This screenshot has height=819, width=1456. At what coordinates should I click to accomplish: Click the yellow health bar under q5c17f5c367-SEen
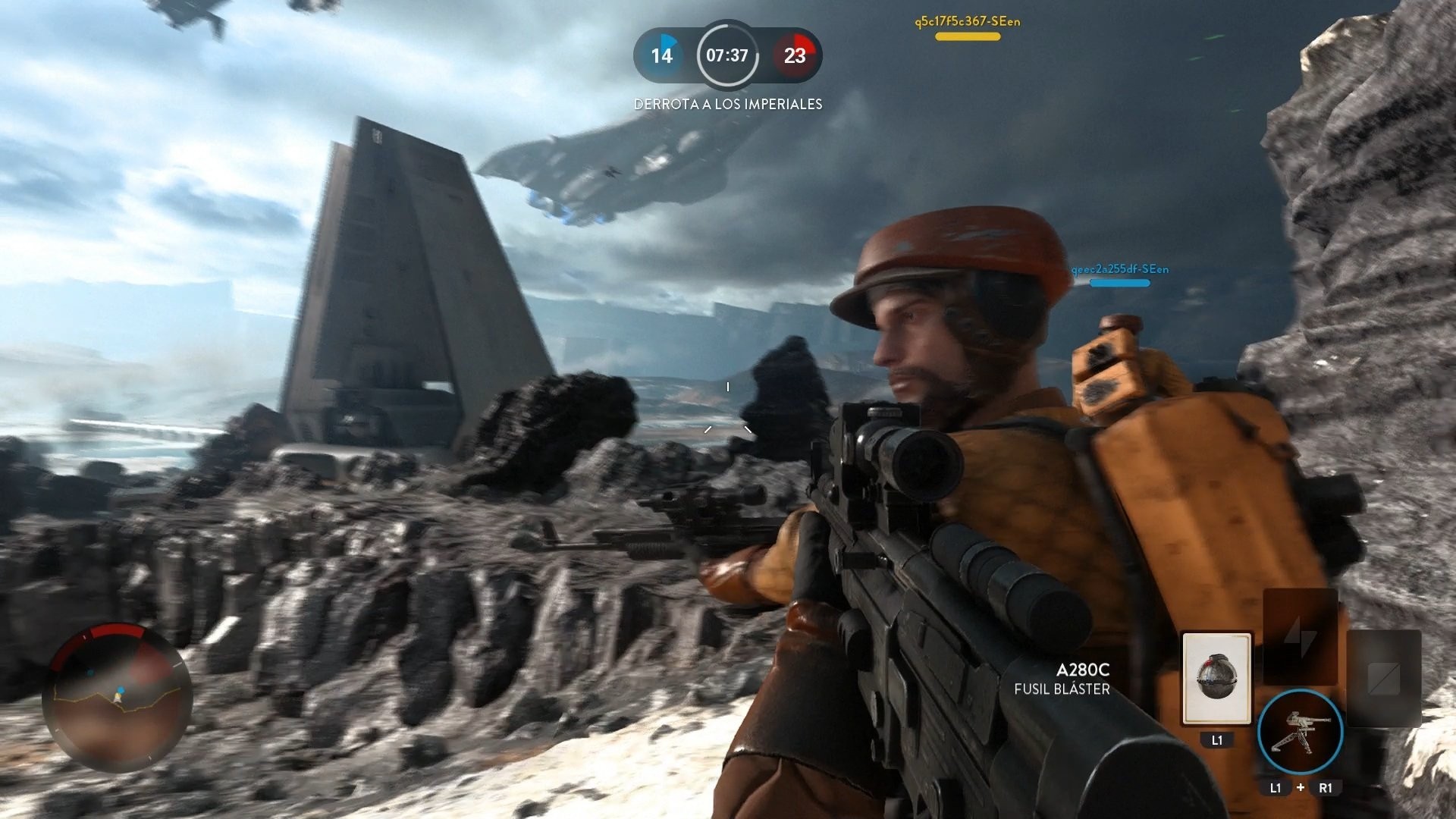(968, 36)
